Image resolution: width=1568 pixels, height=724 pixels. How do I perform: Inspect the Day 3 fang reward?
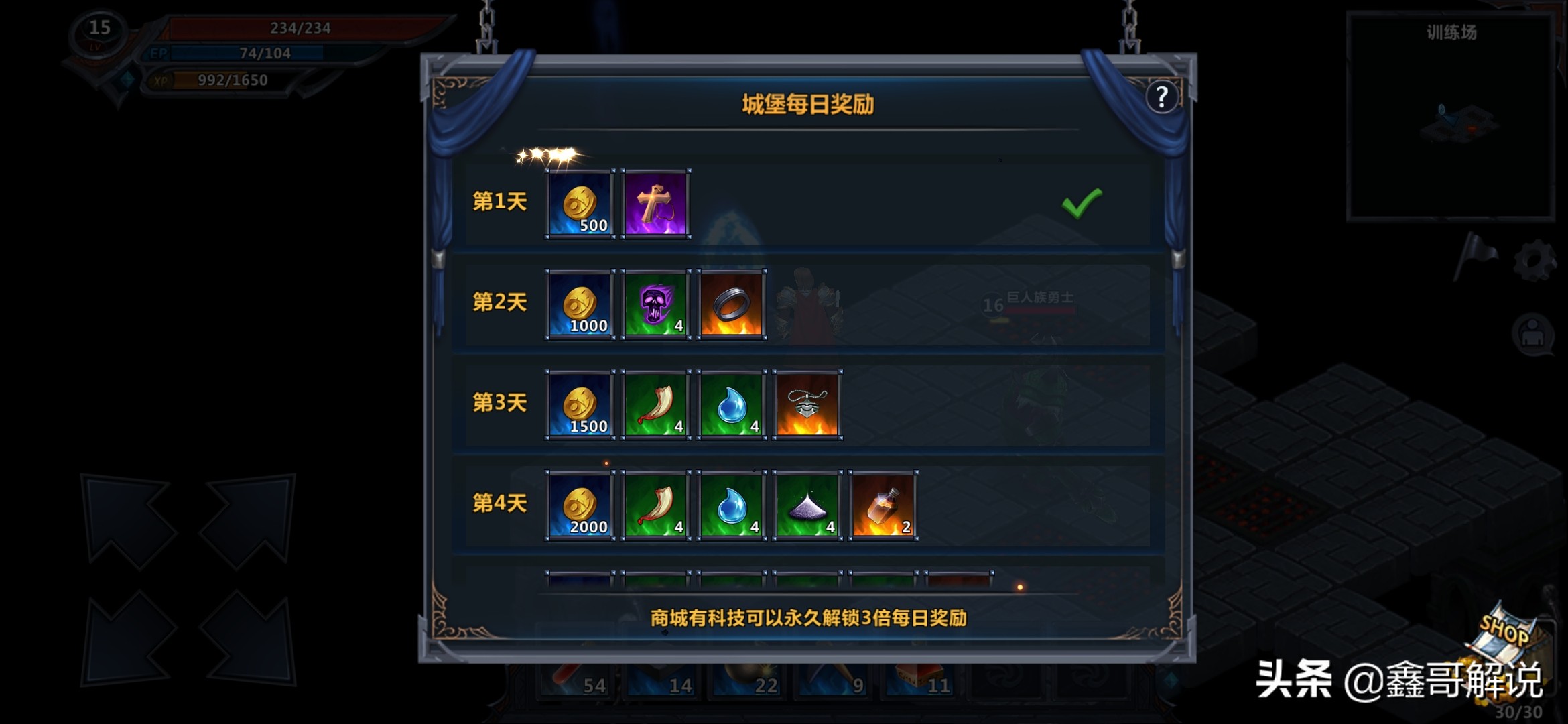coord(656,405)
